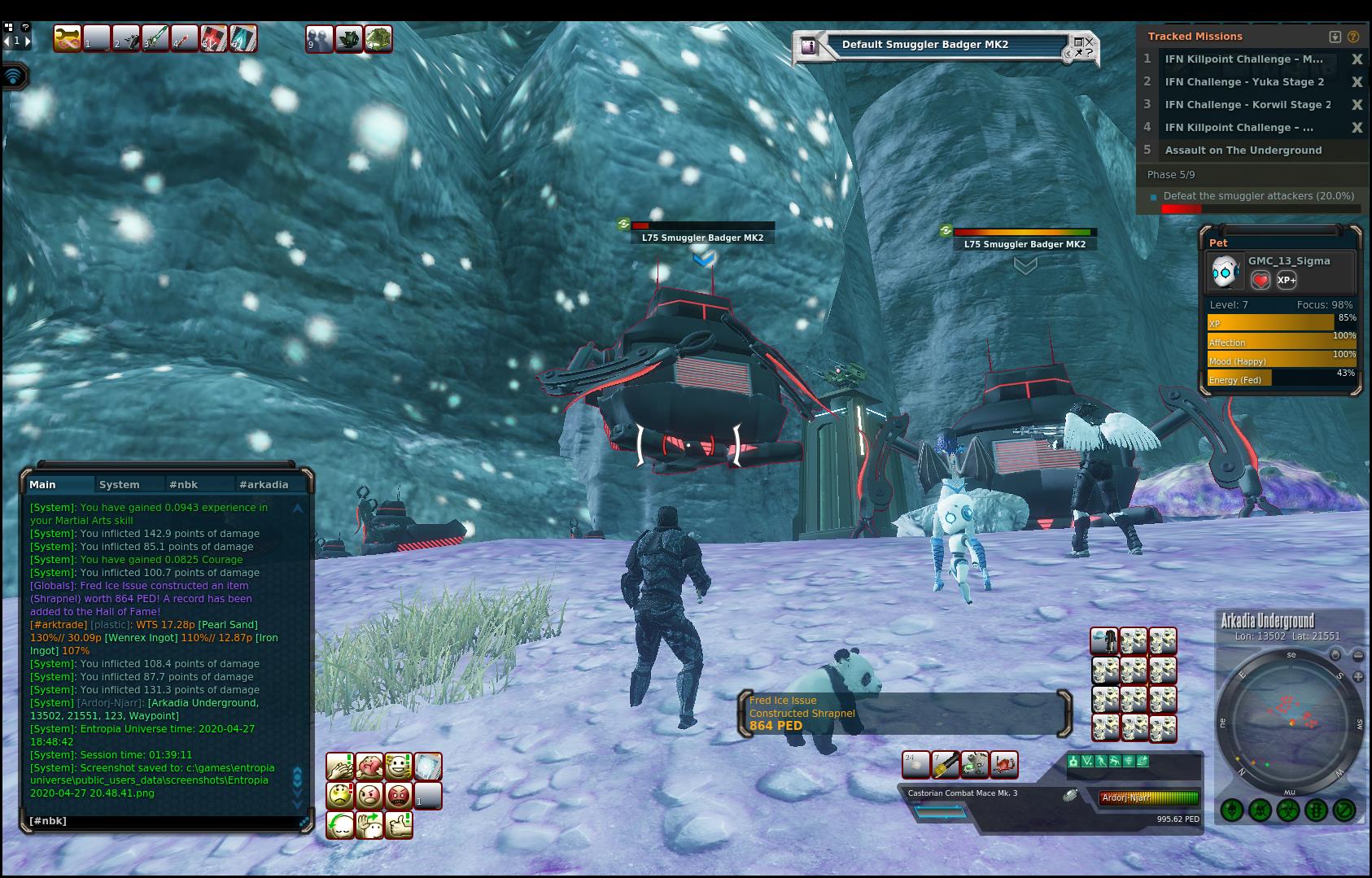This screenshot has width=1372, height=878.
Task: Select the Assault on The Underground mission
Action: (1243, 151)
